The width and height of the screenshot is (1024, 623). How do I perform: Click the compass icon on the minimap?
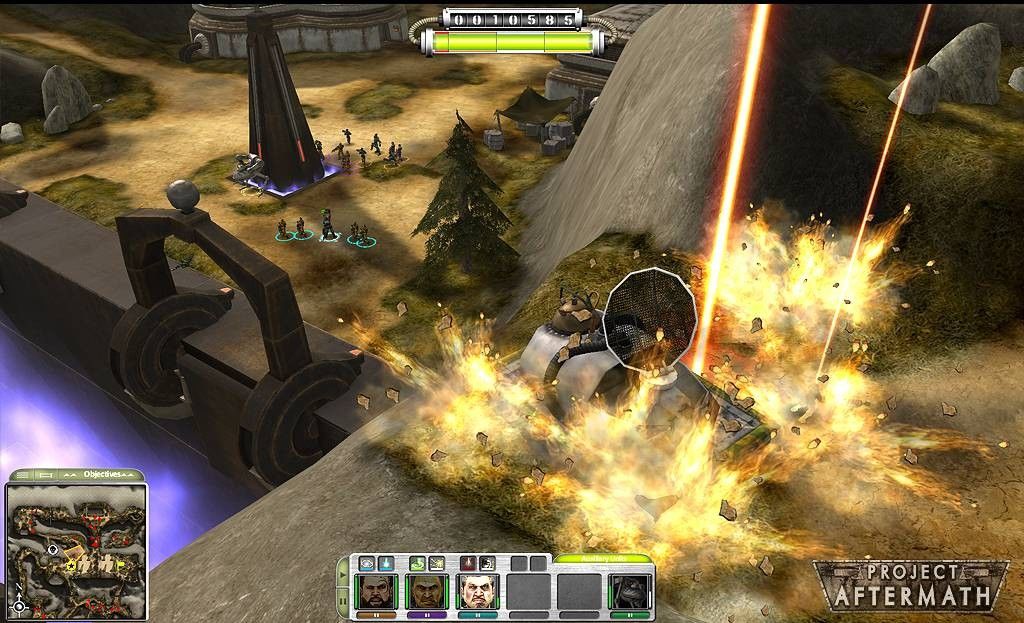pyautogui.click(x=19, y=604)
